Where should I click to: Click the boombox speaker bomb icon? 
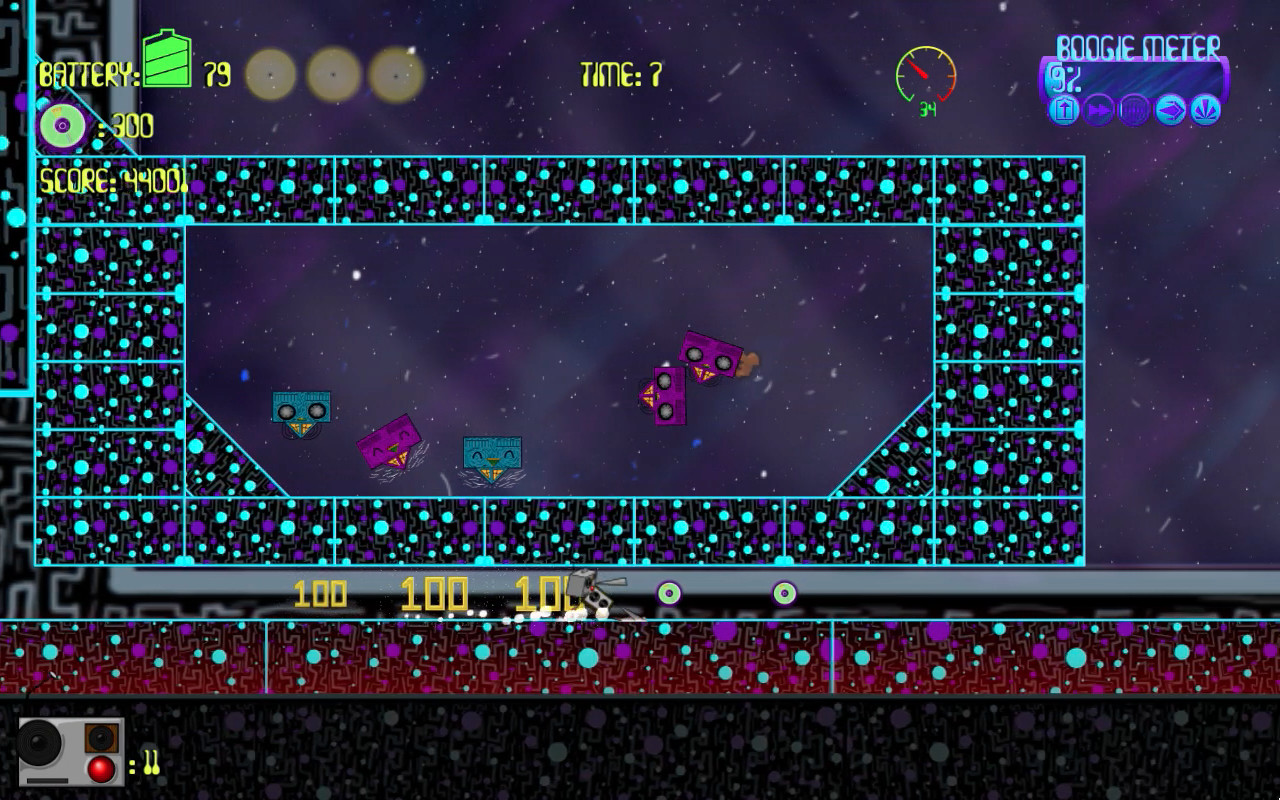(70, 750)
